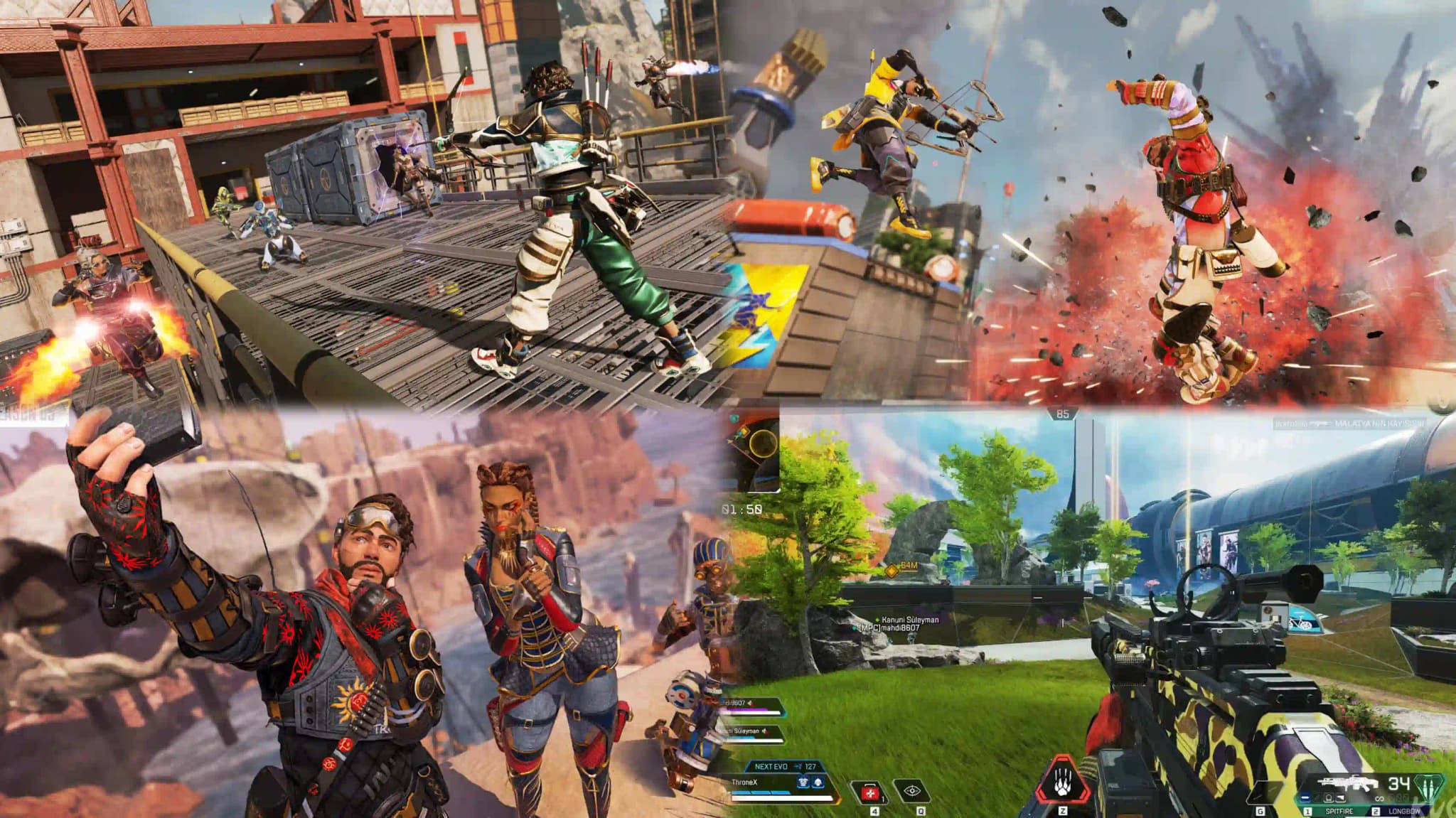
Task: Click ThroneX's white health bar
Action: [x=782, y=800]
